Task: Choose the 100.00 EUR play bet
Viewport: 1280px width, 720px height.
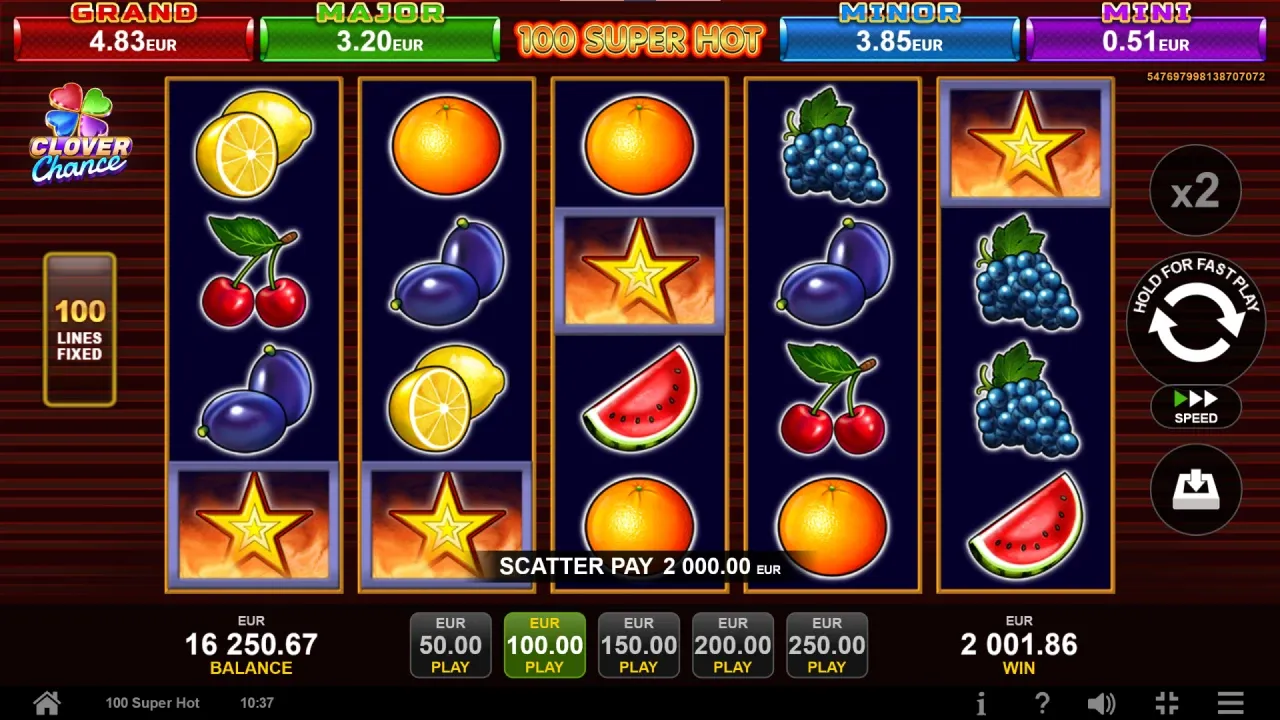Action: pos(544,645)
